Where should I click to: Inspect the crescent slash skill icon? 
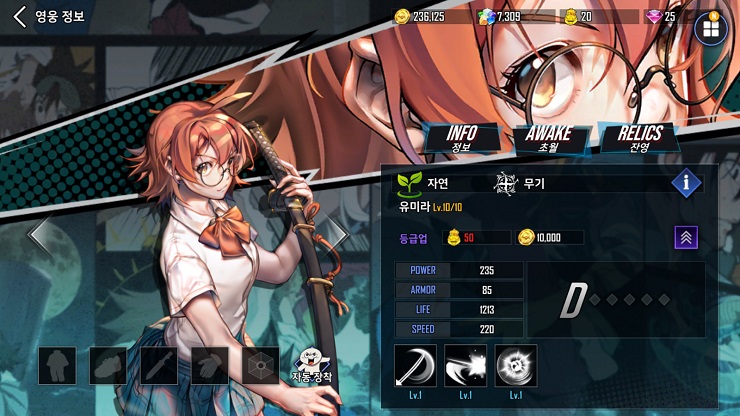coord(415,365)
